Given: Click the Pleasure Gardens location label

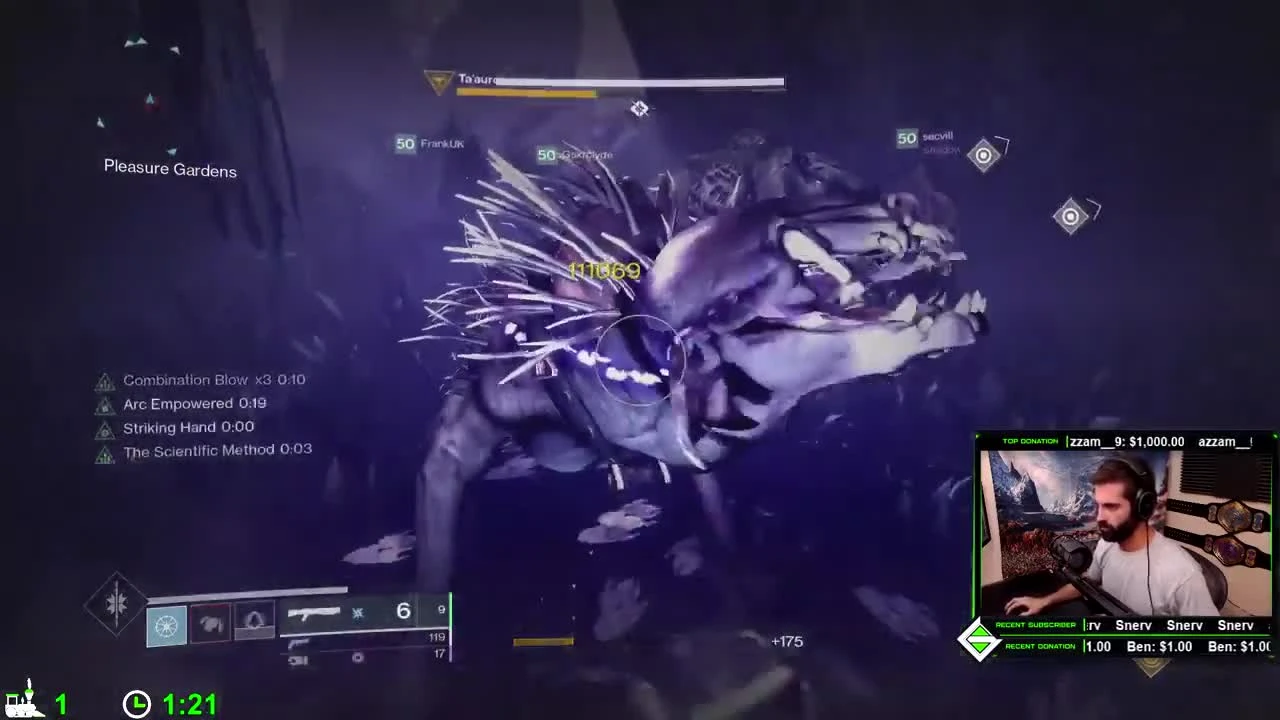Looking at the screenshot, I should point(169,168).
